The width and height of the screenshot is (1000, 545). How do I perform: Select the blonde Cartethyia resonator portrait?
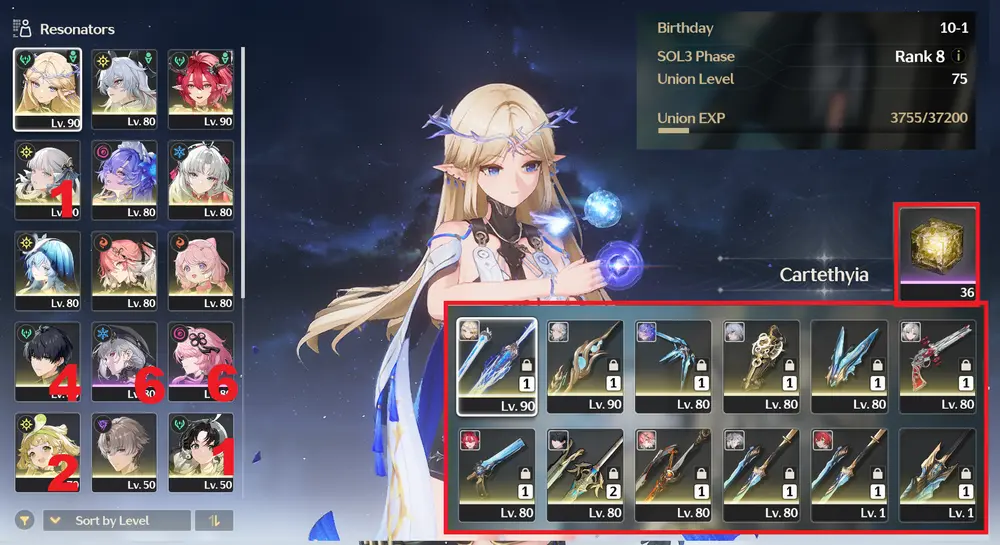pyautogui.click(x=47, y=88)
